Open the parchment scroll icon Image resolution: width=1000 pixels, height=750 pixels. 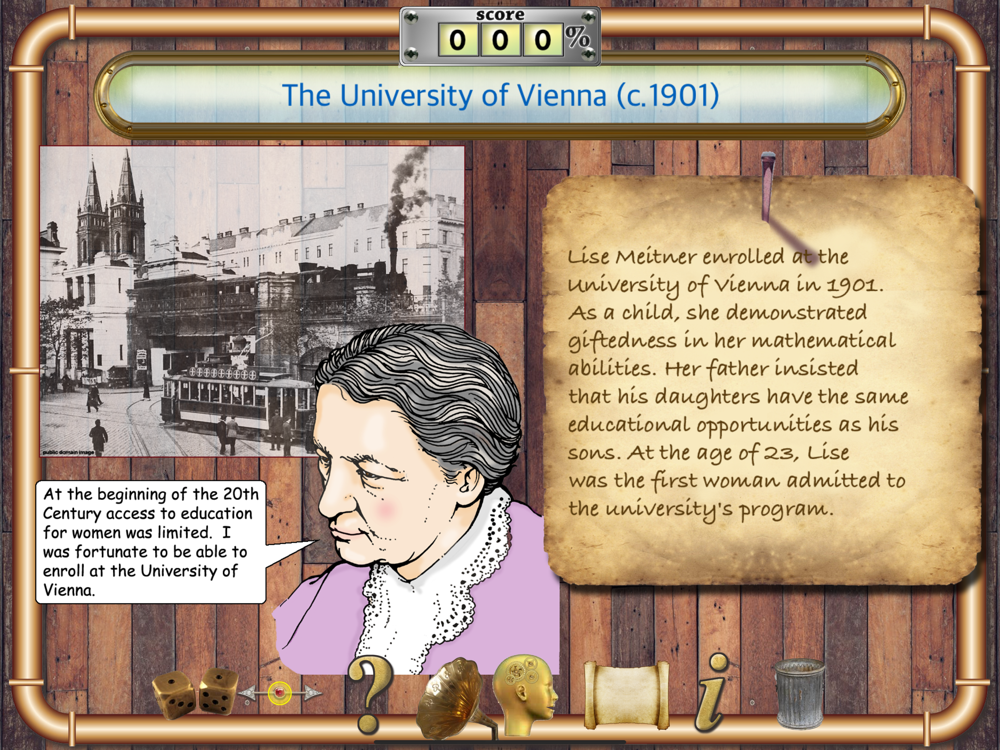click(x=625, y=693)
